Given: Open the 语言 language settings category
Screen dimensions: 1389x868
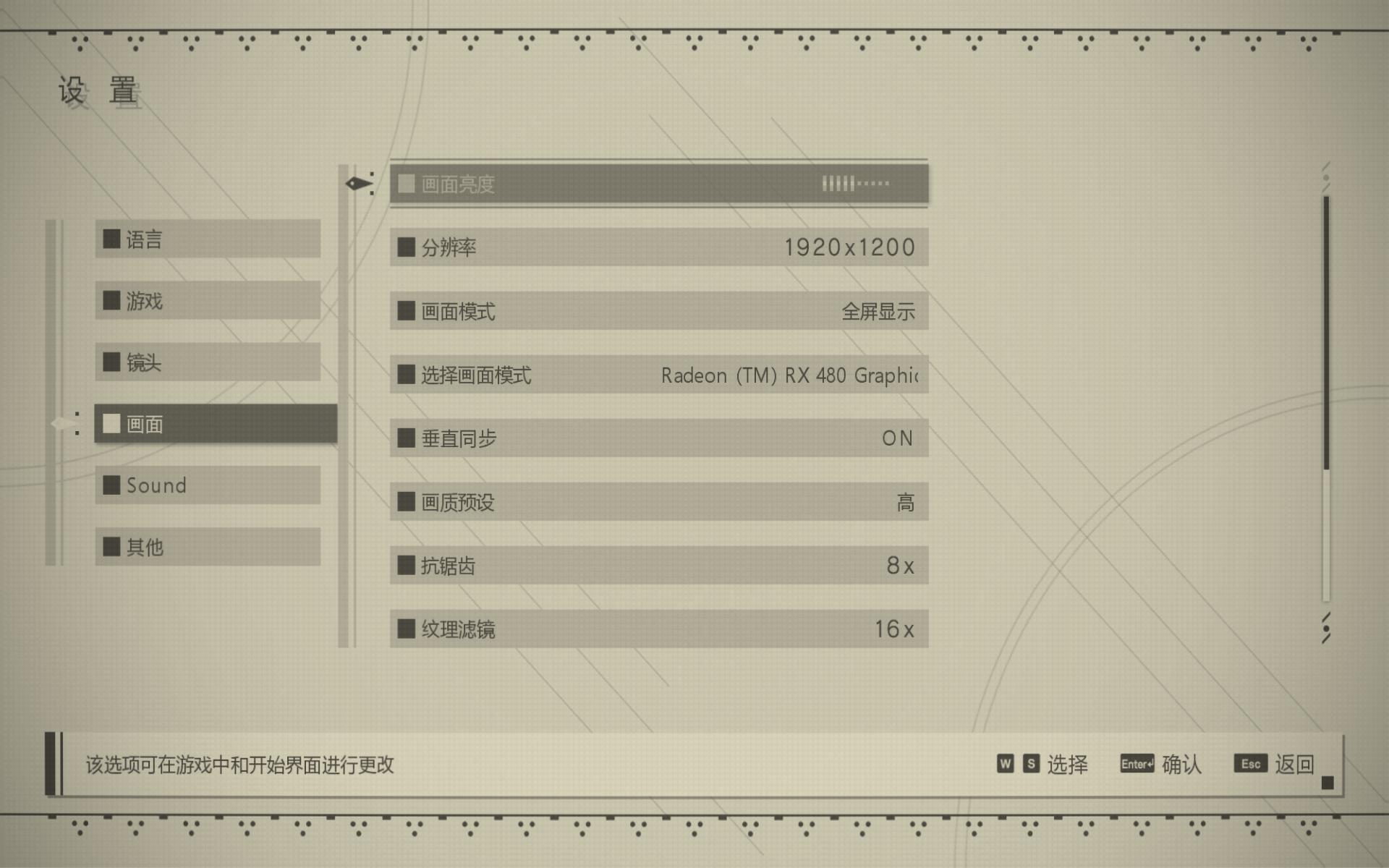Looking at the screenshot, I should tap(208, 239).
